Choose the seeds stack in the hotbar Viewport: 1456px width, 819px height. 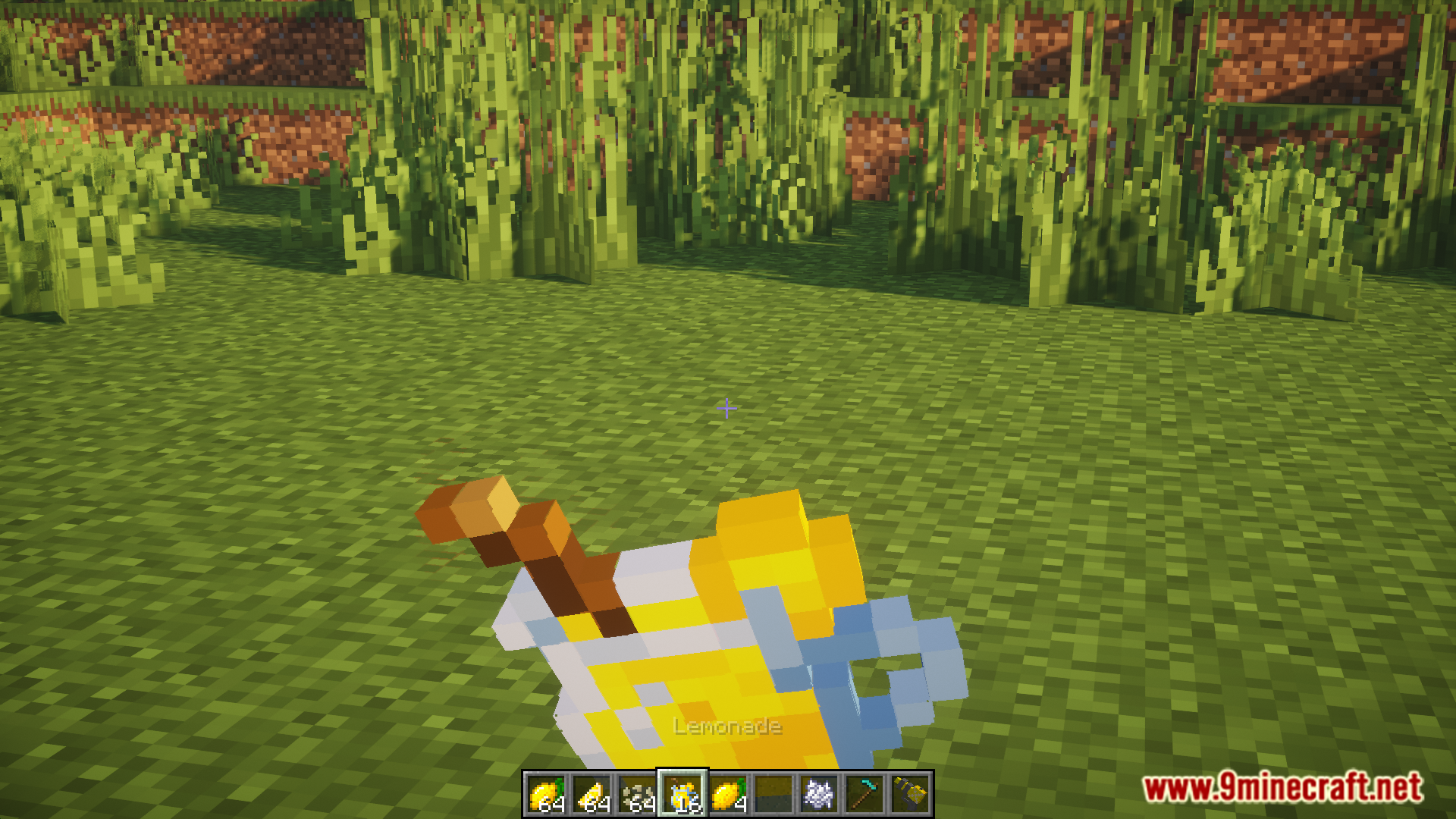coord(637,794)
